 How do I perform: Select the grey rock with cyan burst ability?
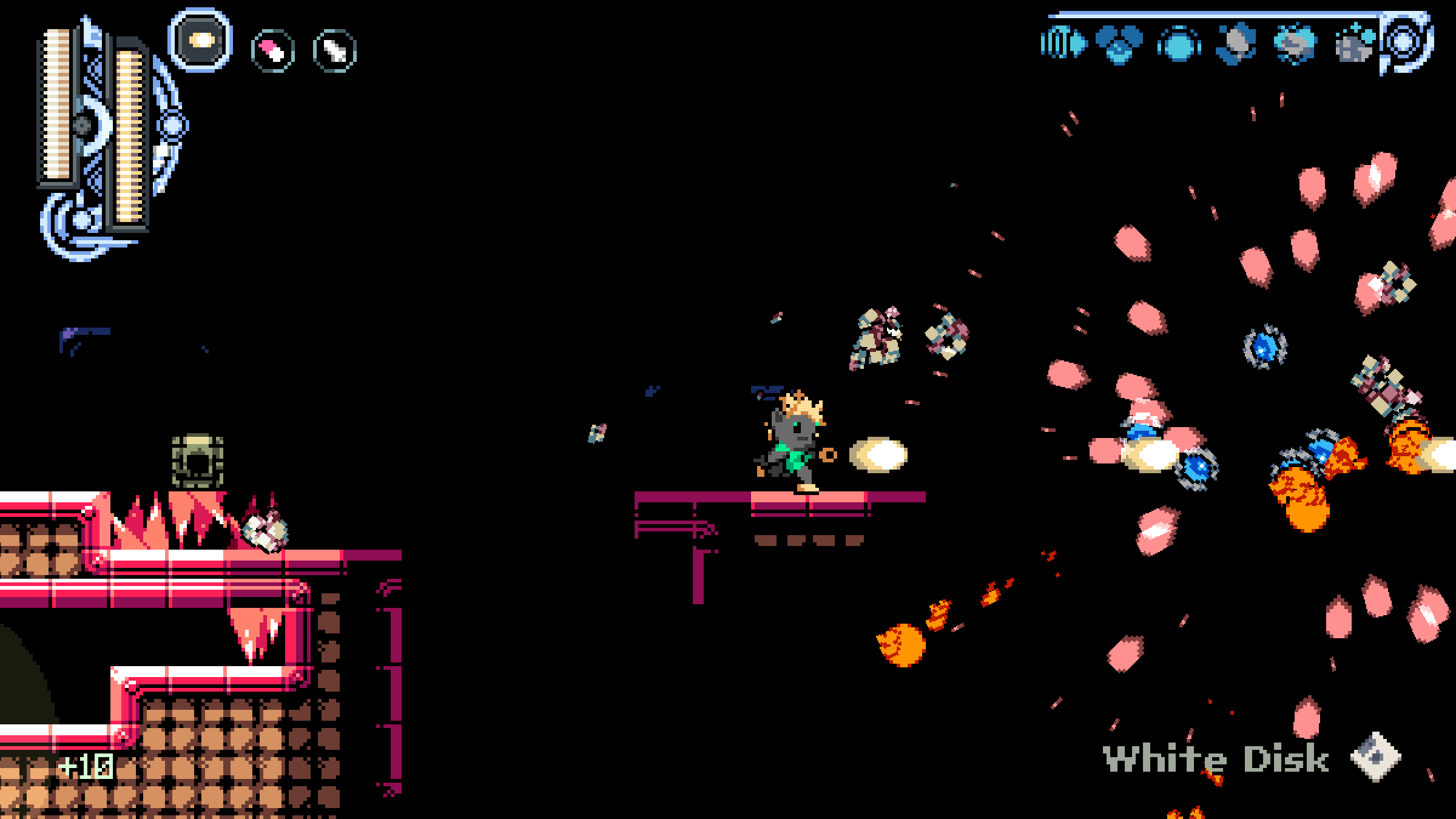tap(1295, 44)
